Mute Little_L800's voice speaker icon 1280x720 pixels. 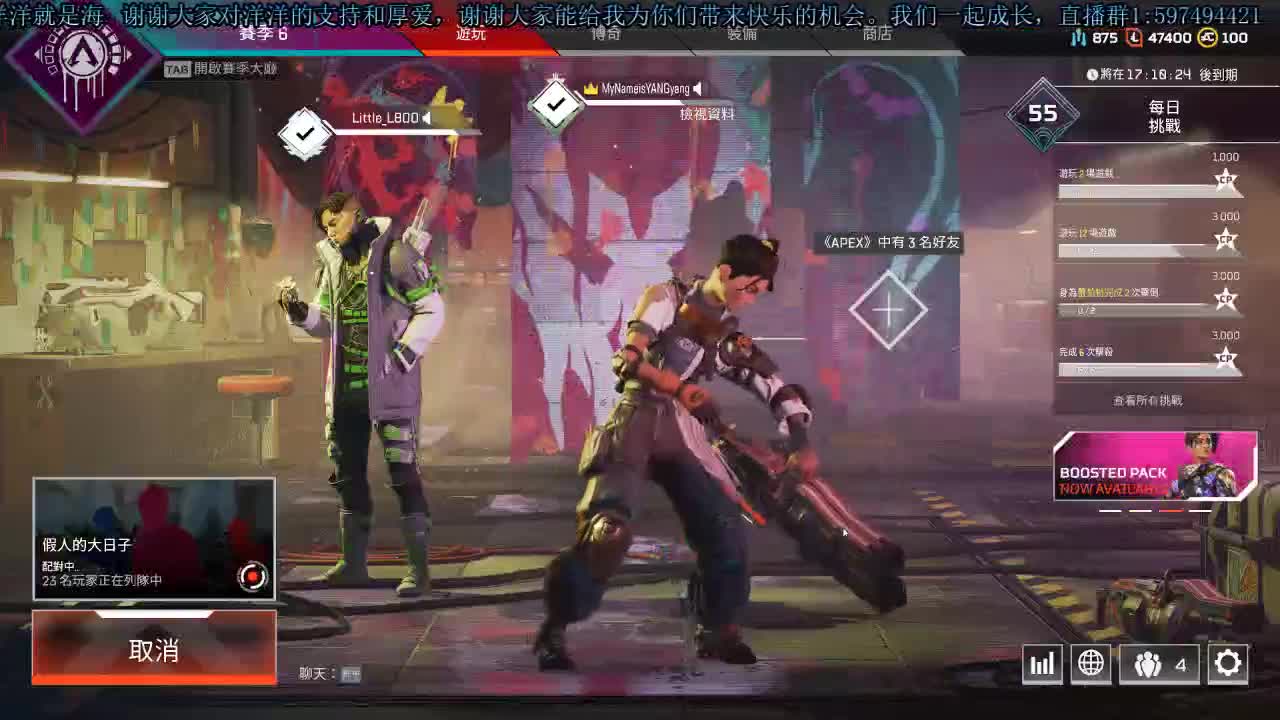(x=425, y=117)
